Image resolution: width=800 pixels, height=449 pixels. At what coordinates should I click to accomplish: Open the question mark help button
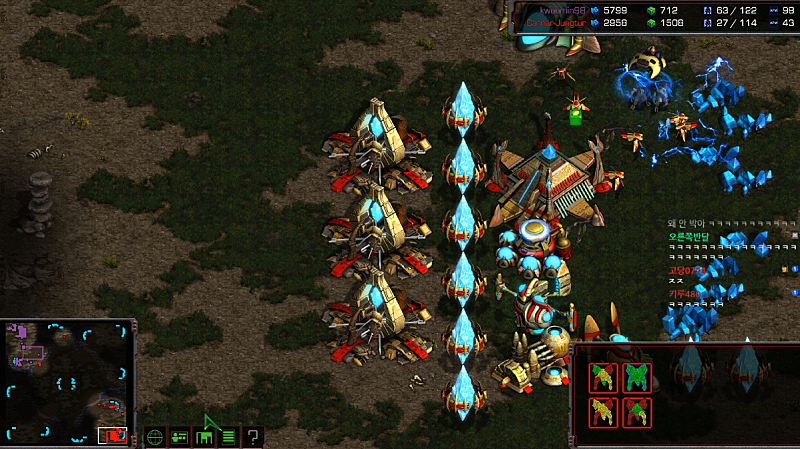254,436
